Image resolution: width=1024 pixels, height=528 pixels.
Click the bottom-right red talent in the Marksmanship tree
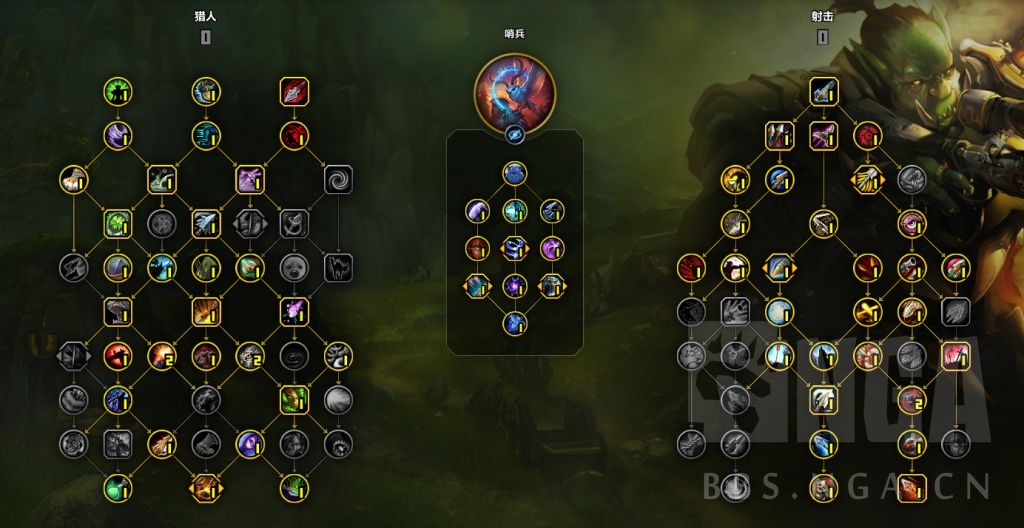(910, 488)
